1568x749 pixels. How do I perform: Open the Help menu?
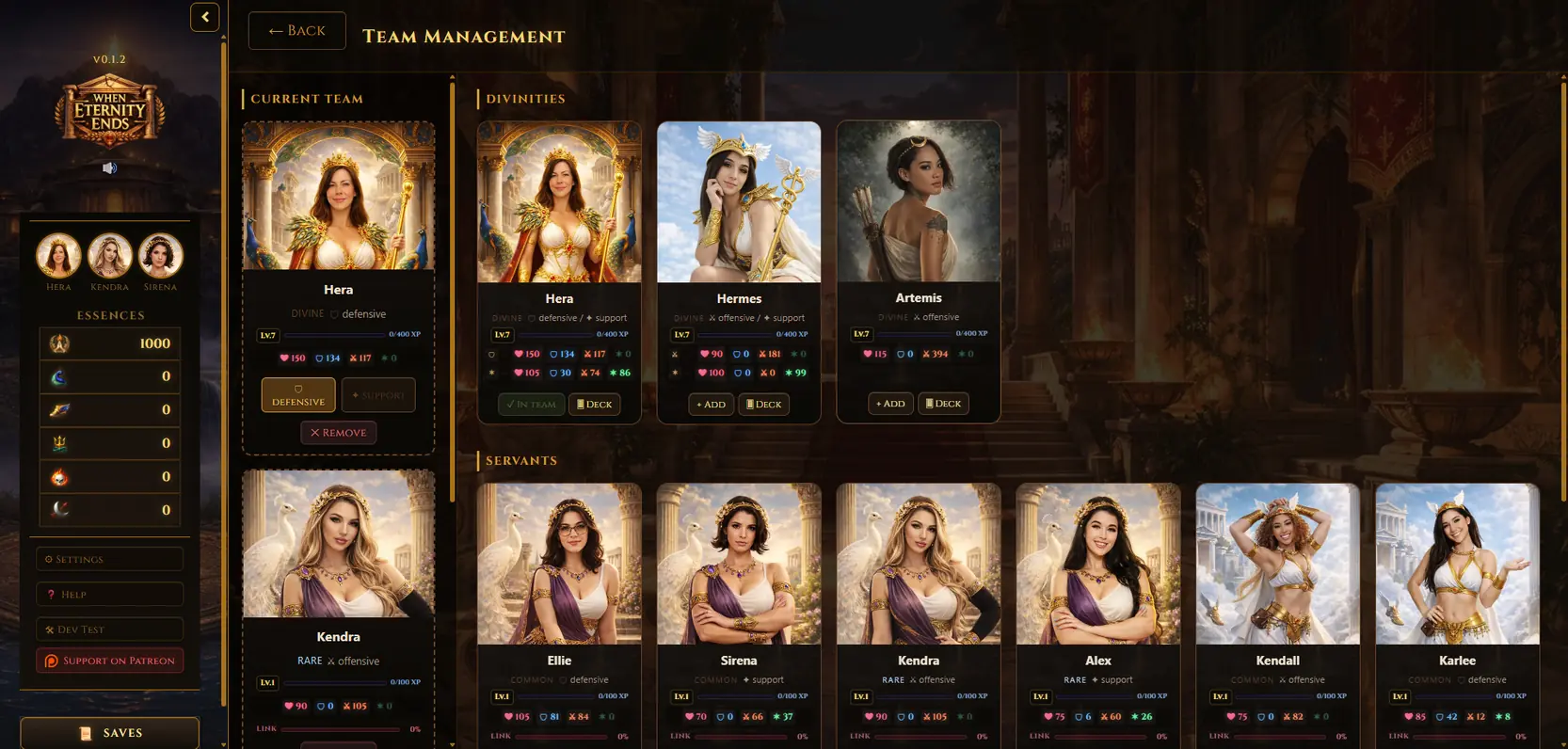click(109, 594)
